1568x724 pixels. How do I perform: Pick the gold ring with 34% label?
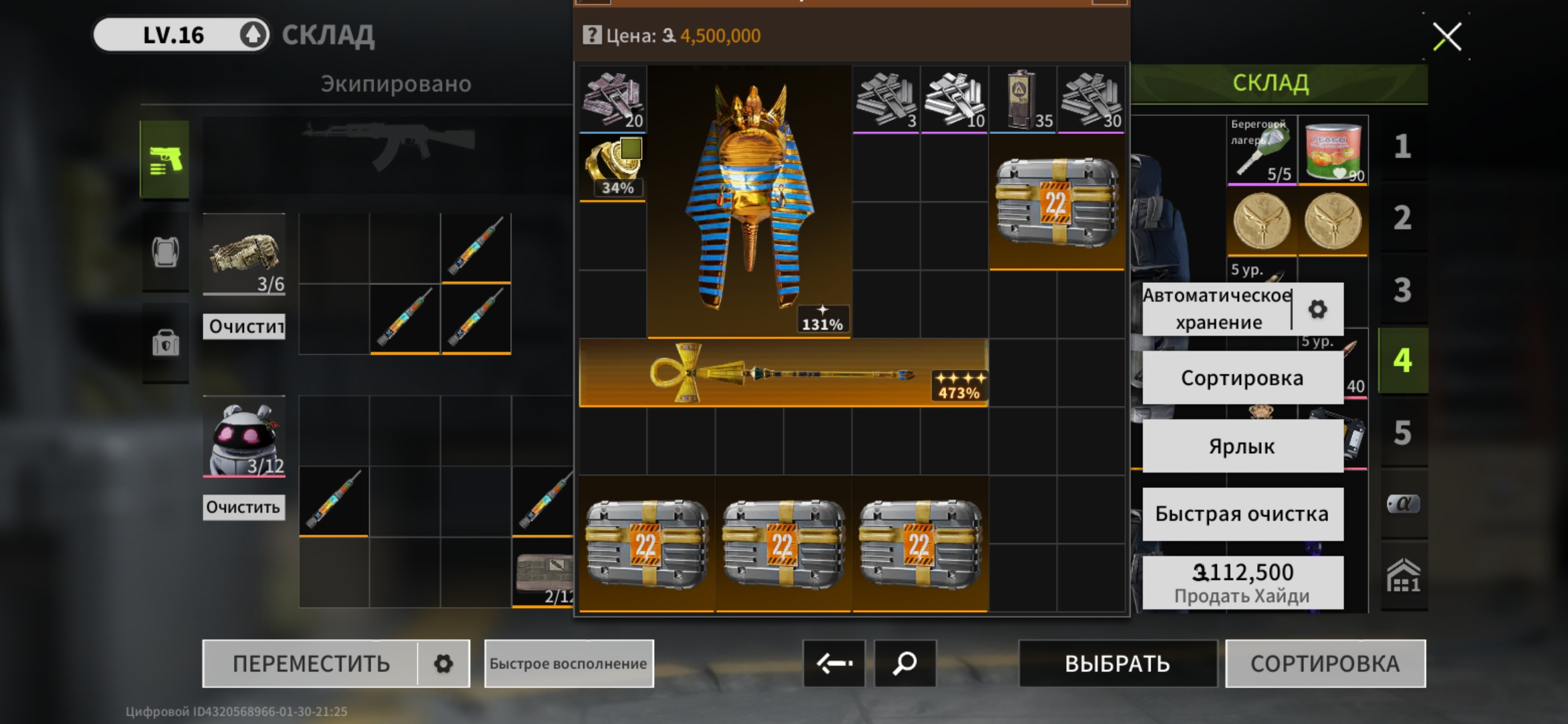pyautogui.click(x=612, y=168)
